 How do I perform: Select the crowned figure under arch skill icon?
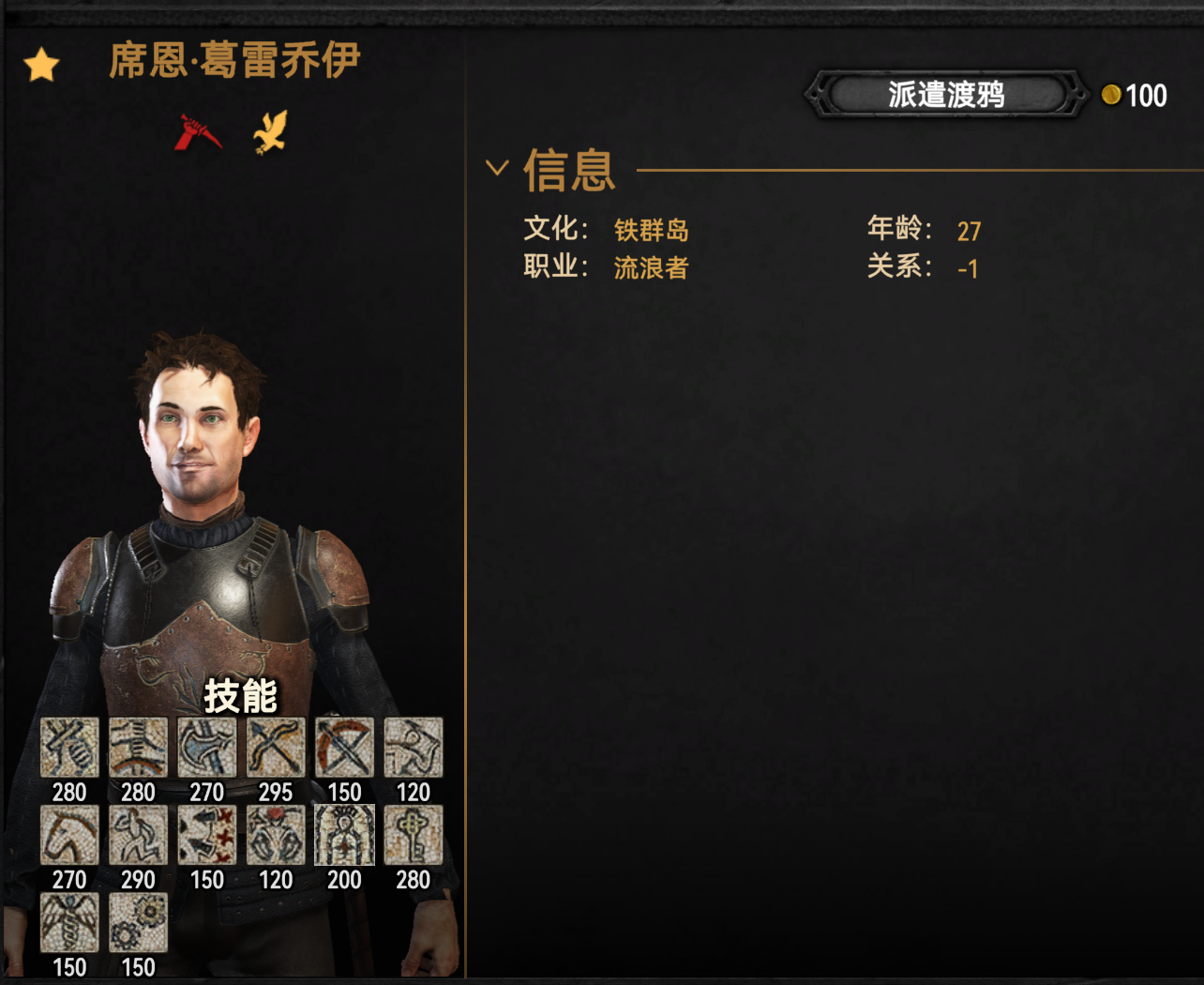[x=344, y=835]
